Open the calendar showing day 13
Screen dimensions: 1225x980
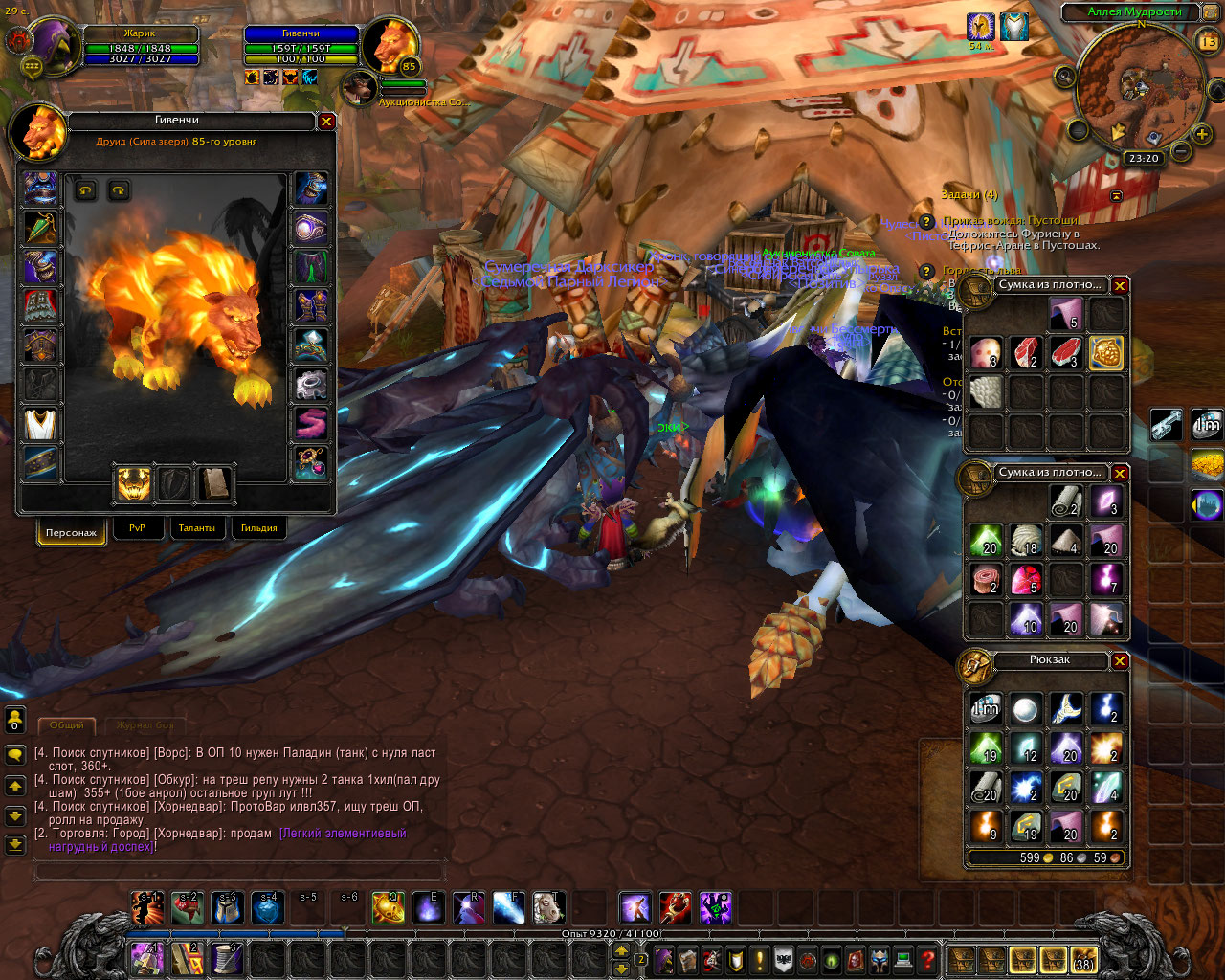click(1208, 41)
